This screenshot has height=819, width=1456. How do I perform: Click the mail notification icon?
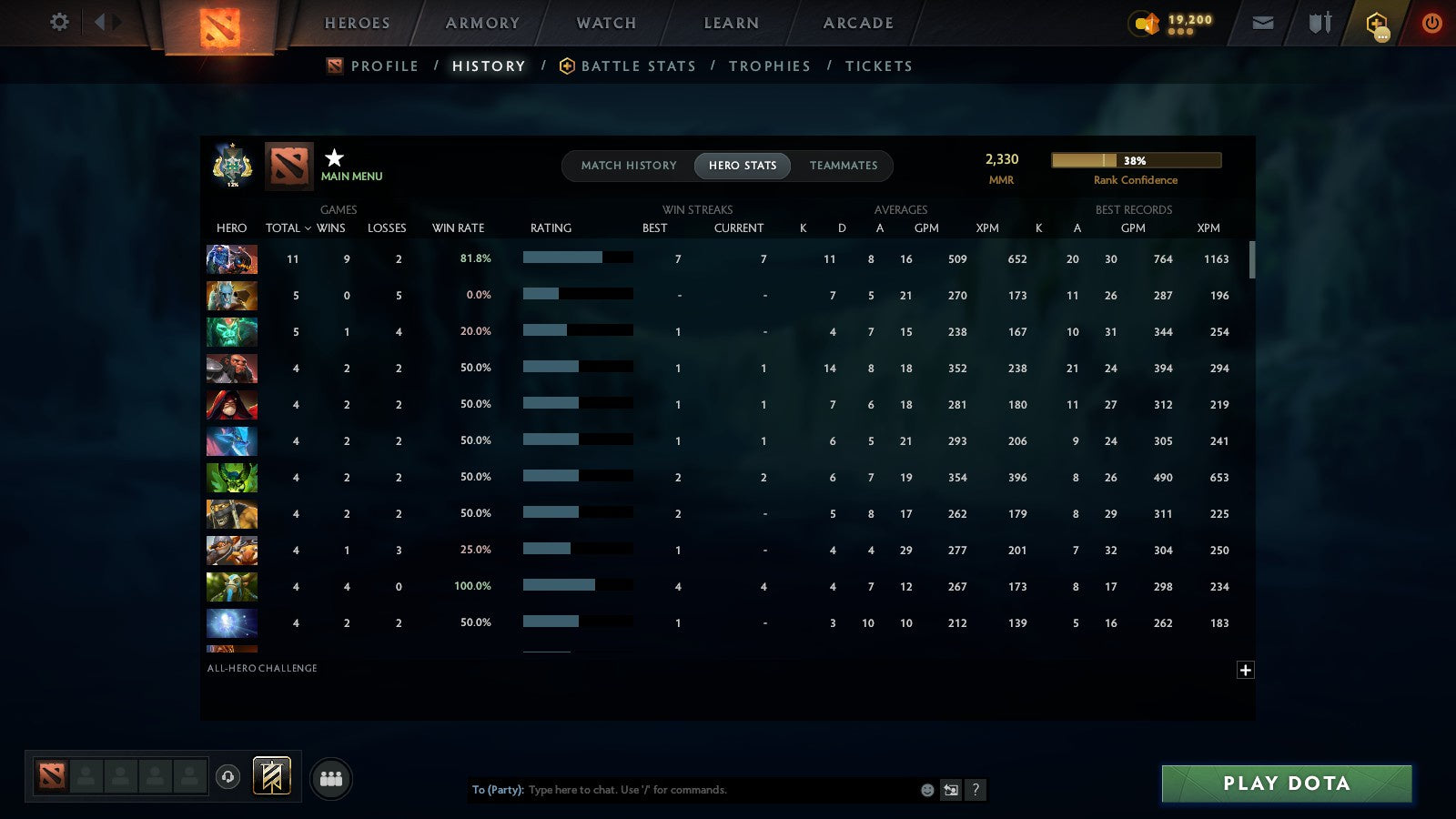click(x=1263, y=23)
